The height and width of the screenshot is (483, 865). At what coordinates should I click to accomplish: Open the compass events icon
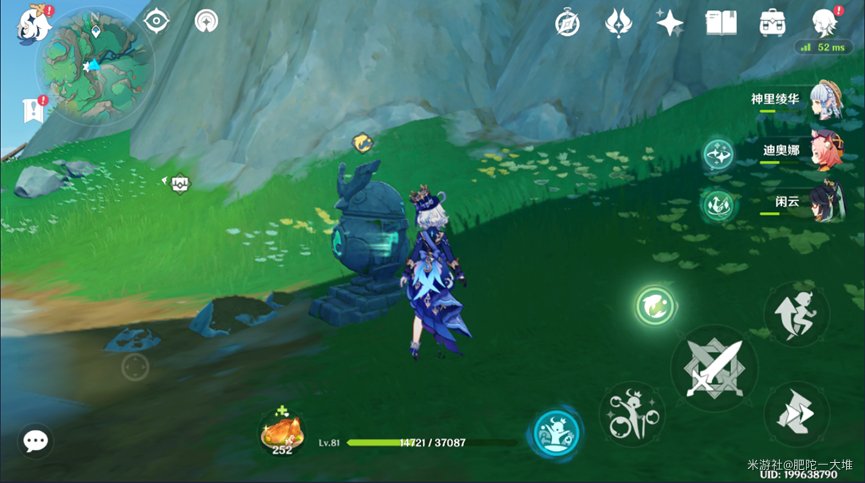point(567,22)
